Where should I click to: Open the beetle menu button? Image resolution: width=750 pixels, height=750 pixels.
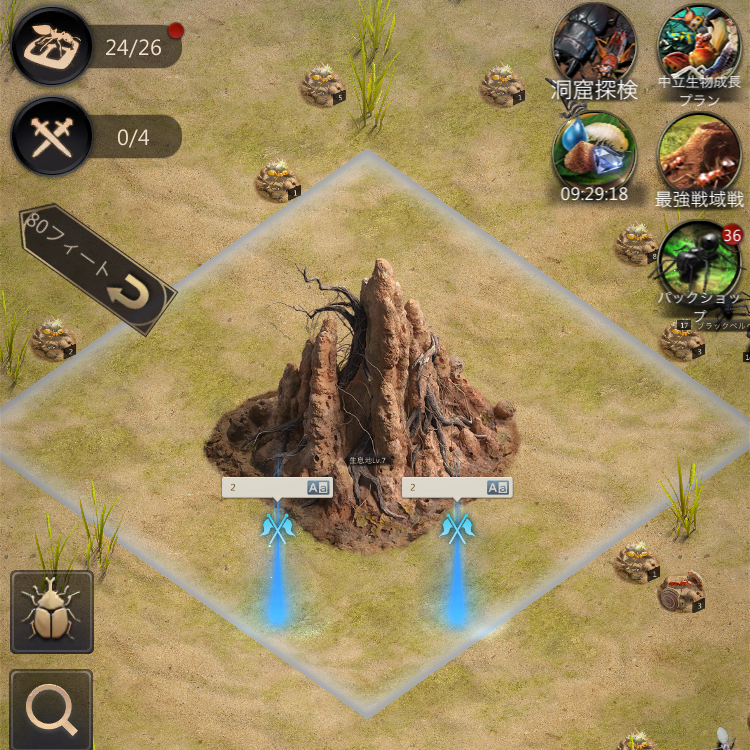click(x=51, y=612)
